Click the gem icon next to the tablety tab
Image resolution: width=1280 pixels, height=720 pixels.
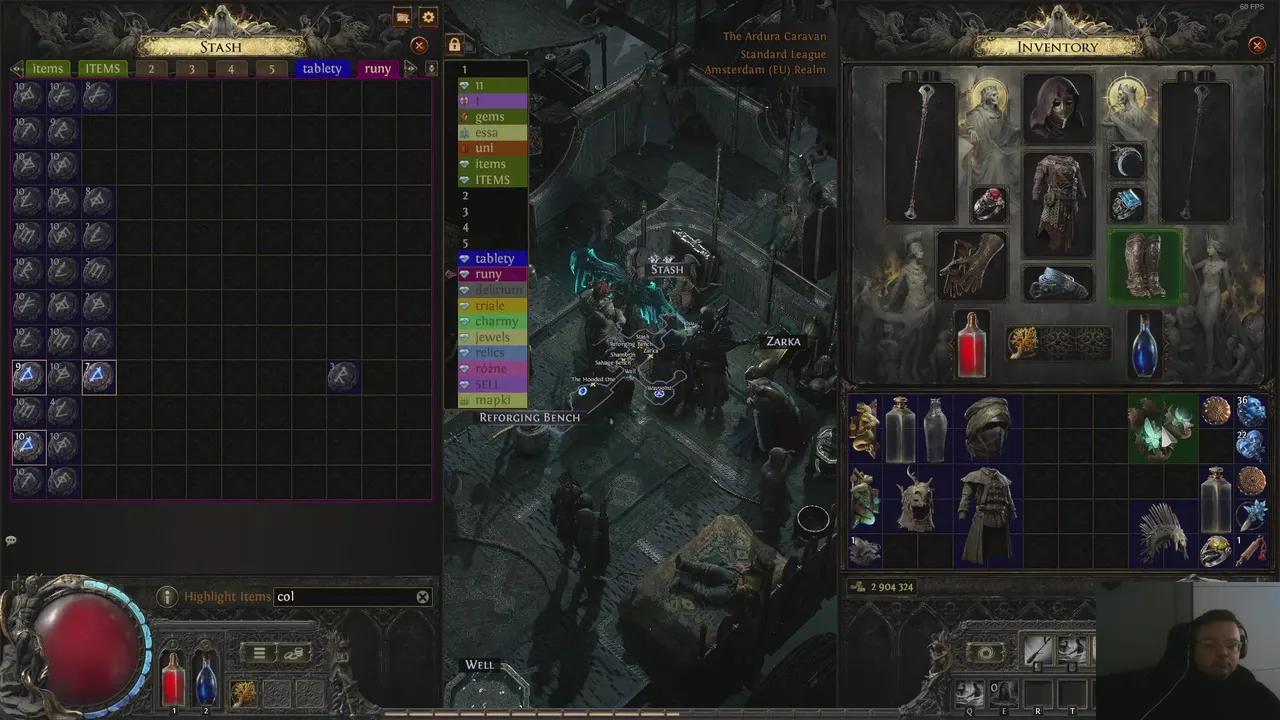point(464,258)
